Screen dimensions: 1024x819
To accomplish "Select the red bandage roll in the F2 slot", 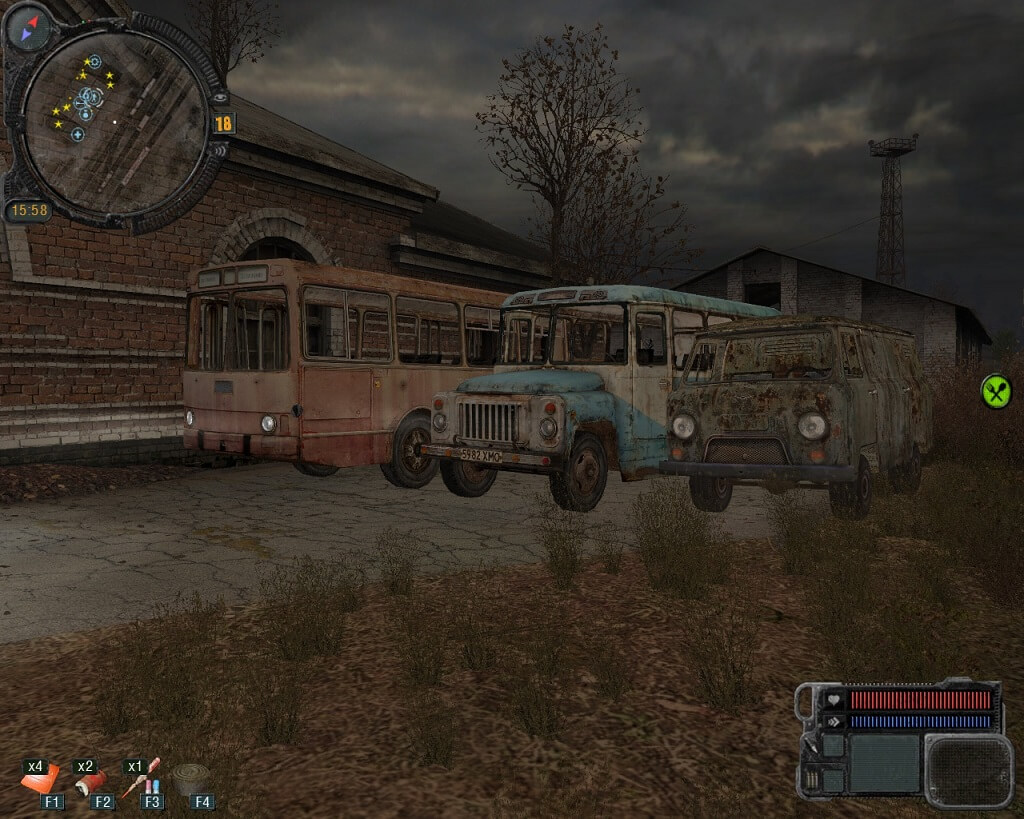I will pos(91,779).
